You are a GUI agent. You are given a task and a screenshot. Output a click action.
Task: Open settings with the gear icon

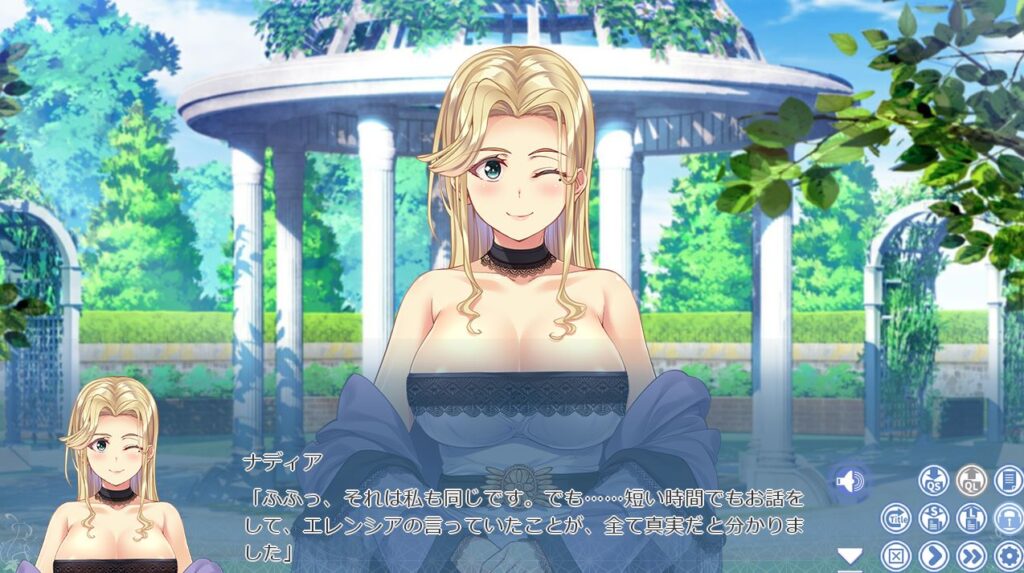(1008, 555)
